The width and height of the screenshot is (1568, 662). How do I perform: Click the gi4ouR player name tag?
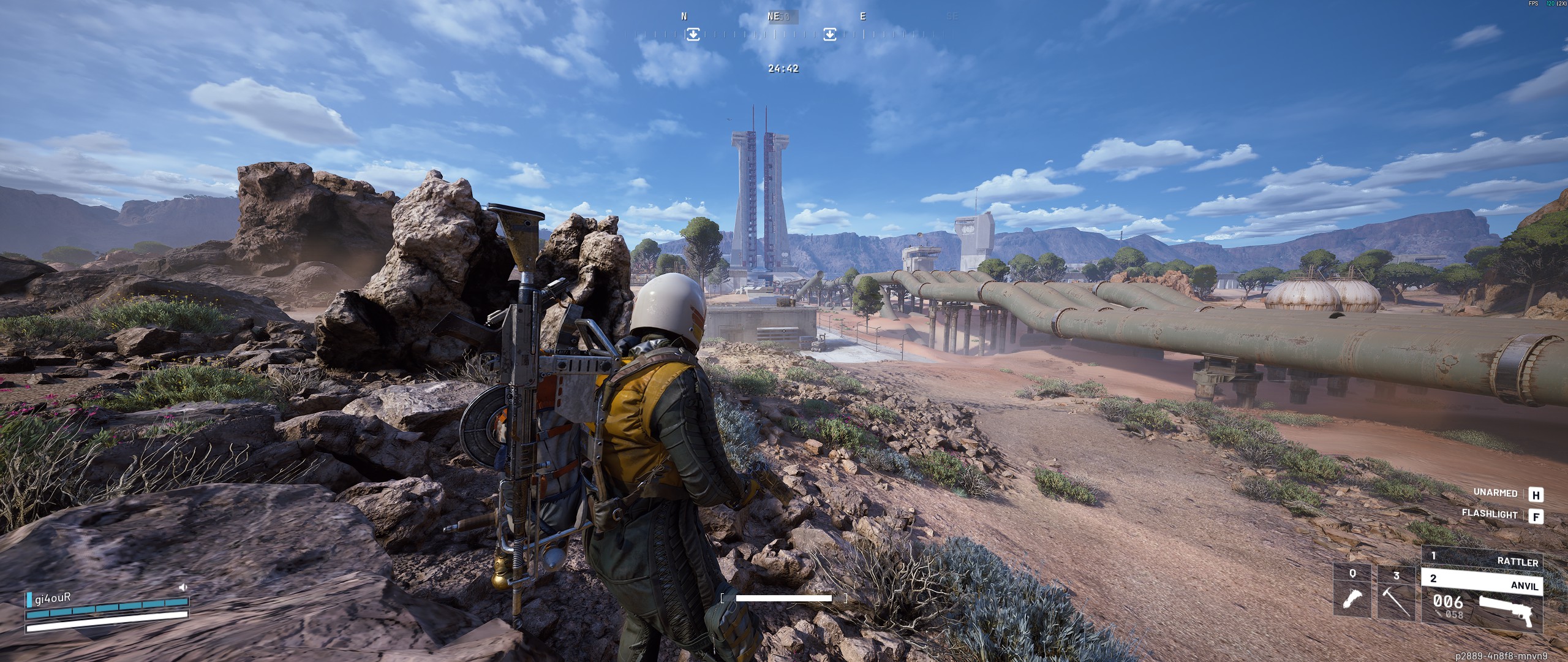53,598
